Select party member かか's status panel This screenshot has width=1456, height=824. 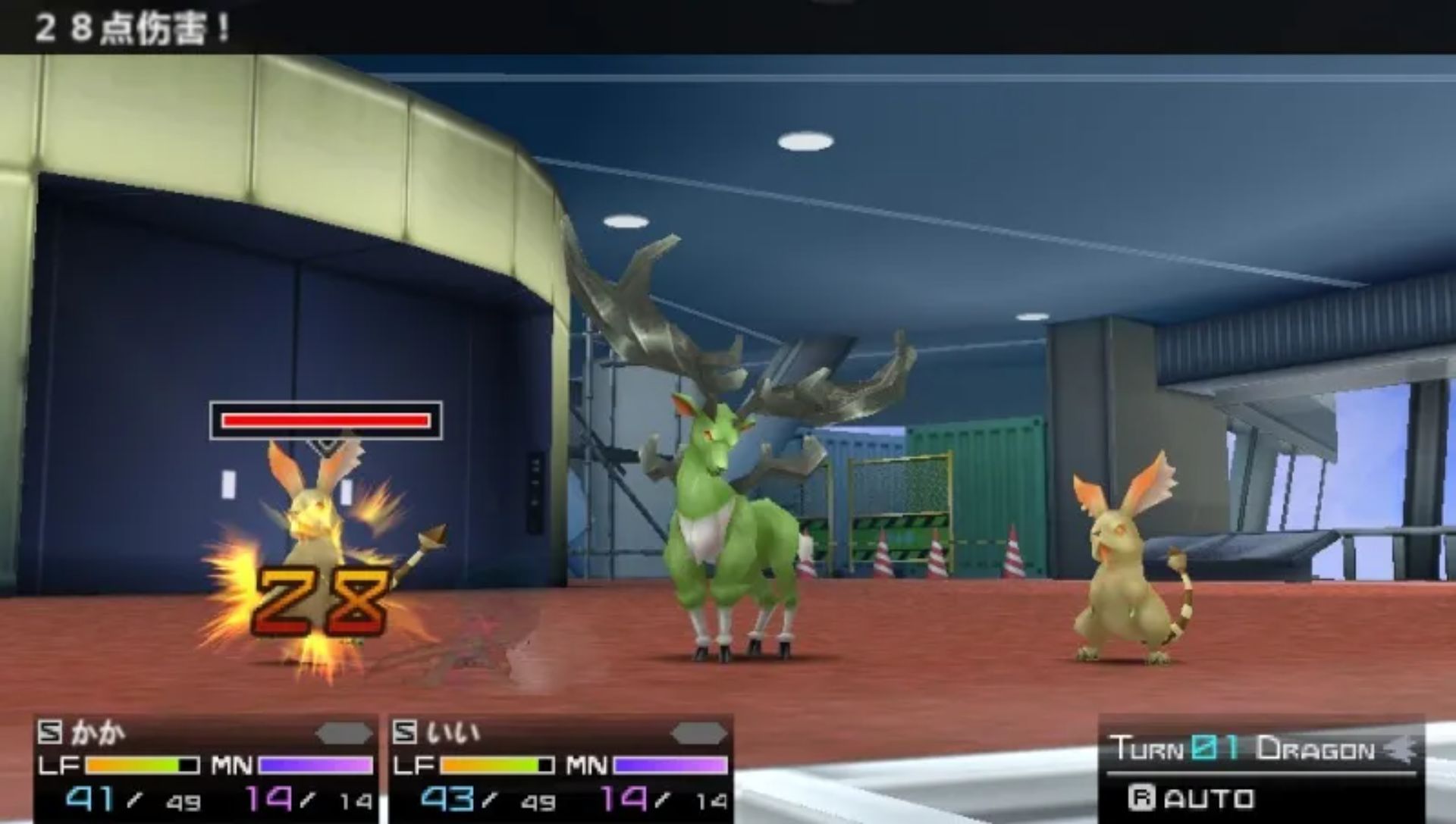pyautogui.click(x=206, y=767)
